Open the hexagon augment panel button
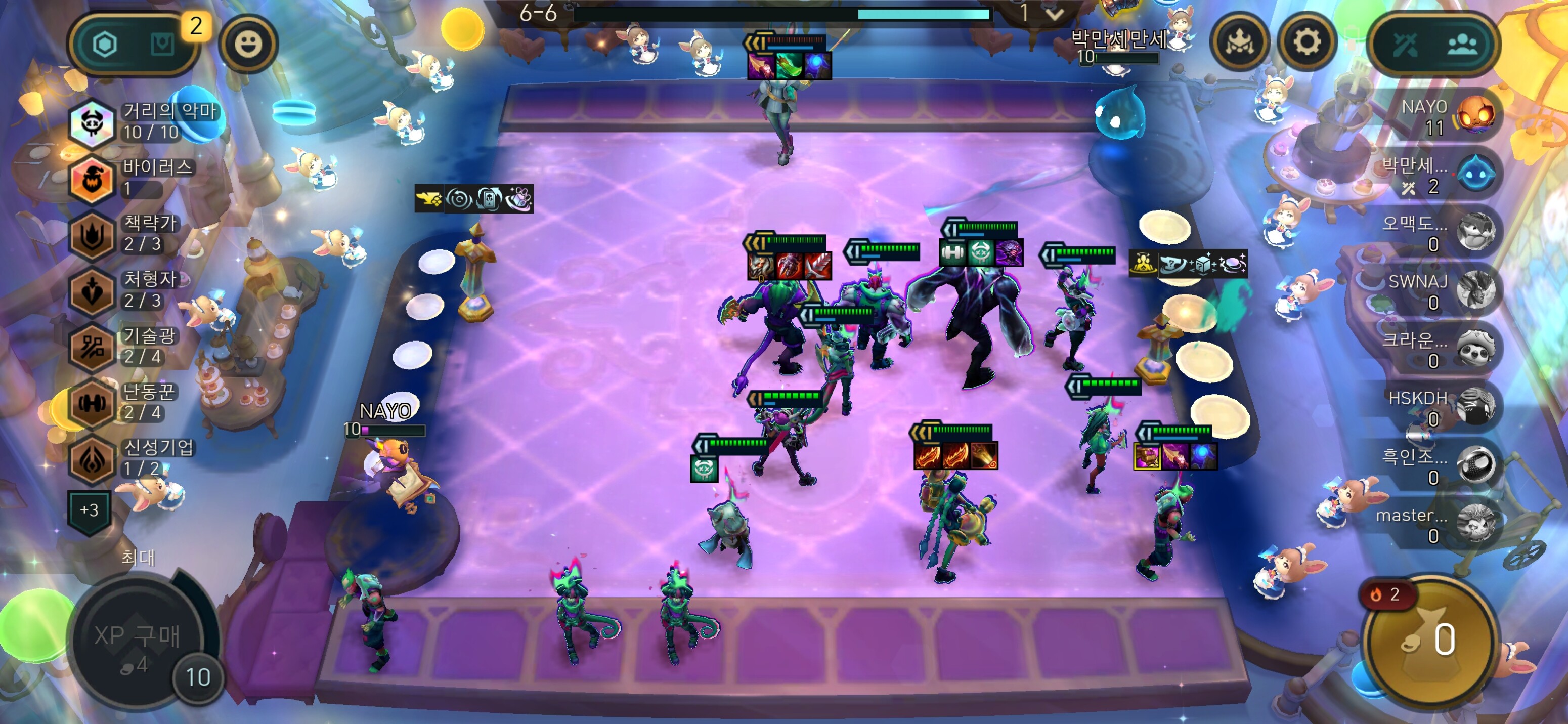The image size is (1568, 724). click(106, 44)
